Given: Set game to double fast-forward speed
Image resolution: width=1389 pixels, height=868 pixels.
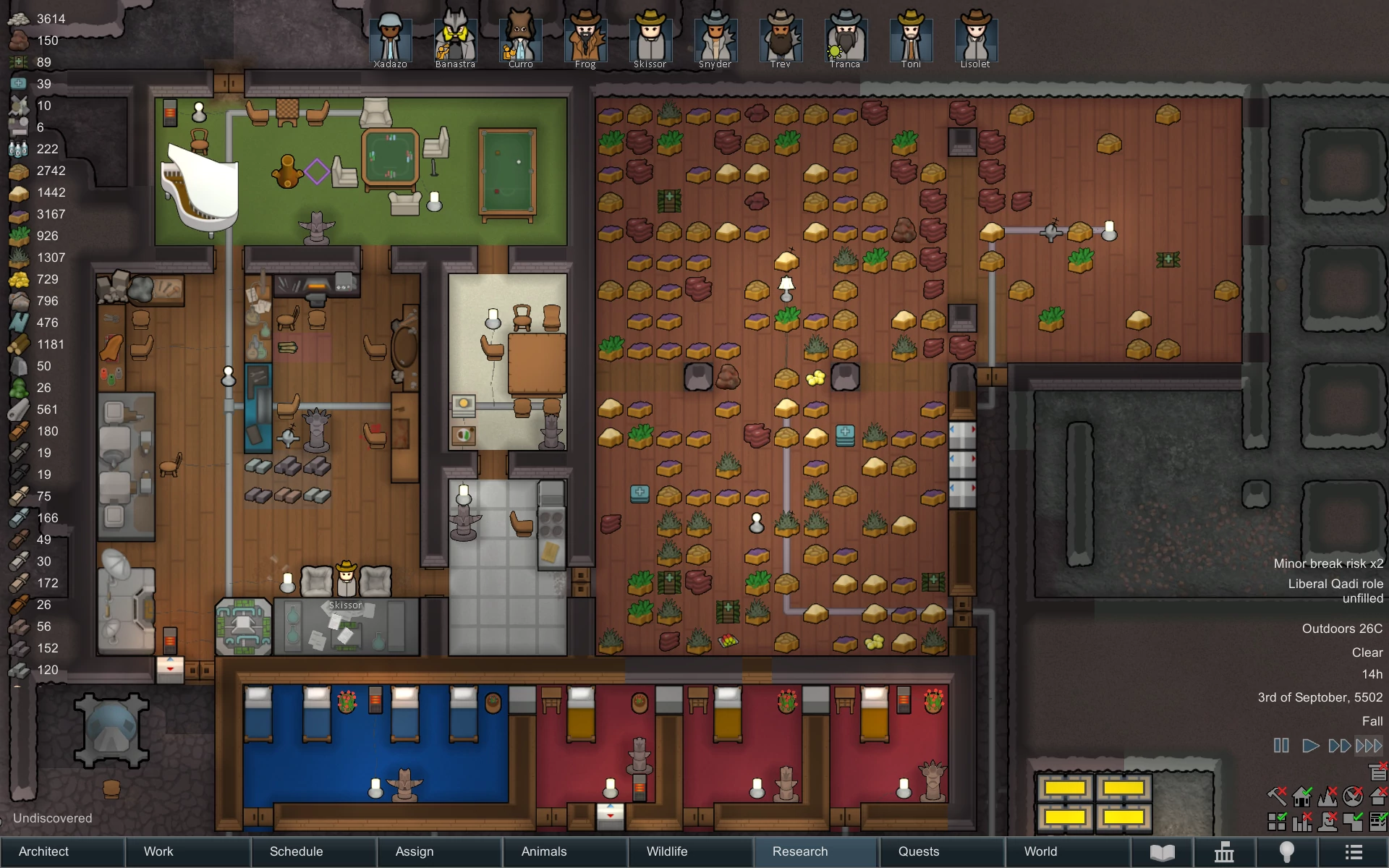Looking at the screenshot, I should (x=1339, y=745).
